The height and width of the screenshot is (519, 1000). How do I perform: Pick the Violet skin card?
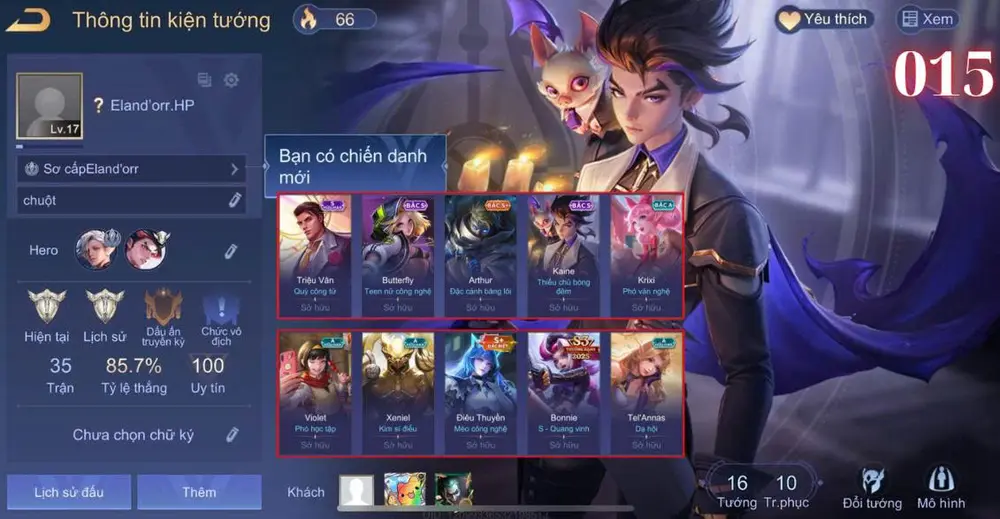[315, 392]
